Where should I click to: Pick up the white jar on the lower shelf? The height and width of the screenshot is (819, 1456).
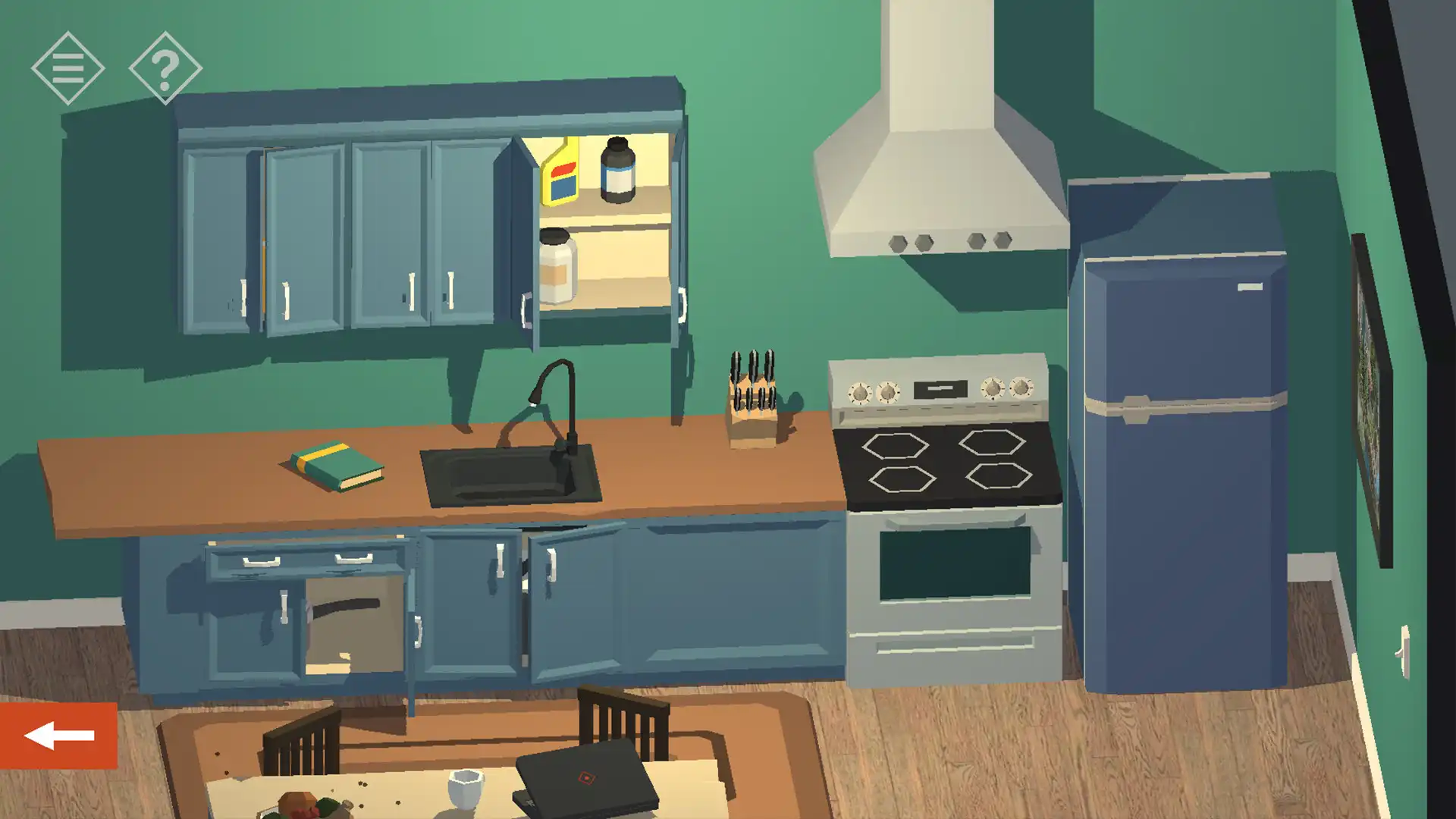(x=556, y=269)
